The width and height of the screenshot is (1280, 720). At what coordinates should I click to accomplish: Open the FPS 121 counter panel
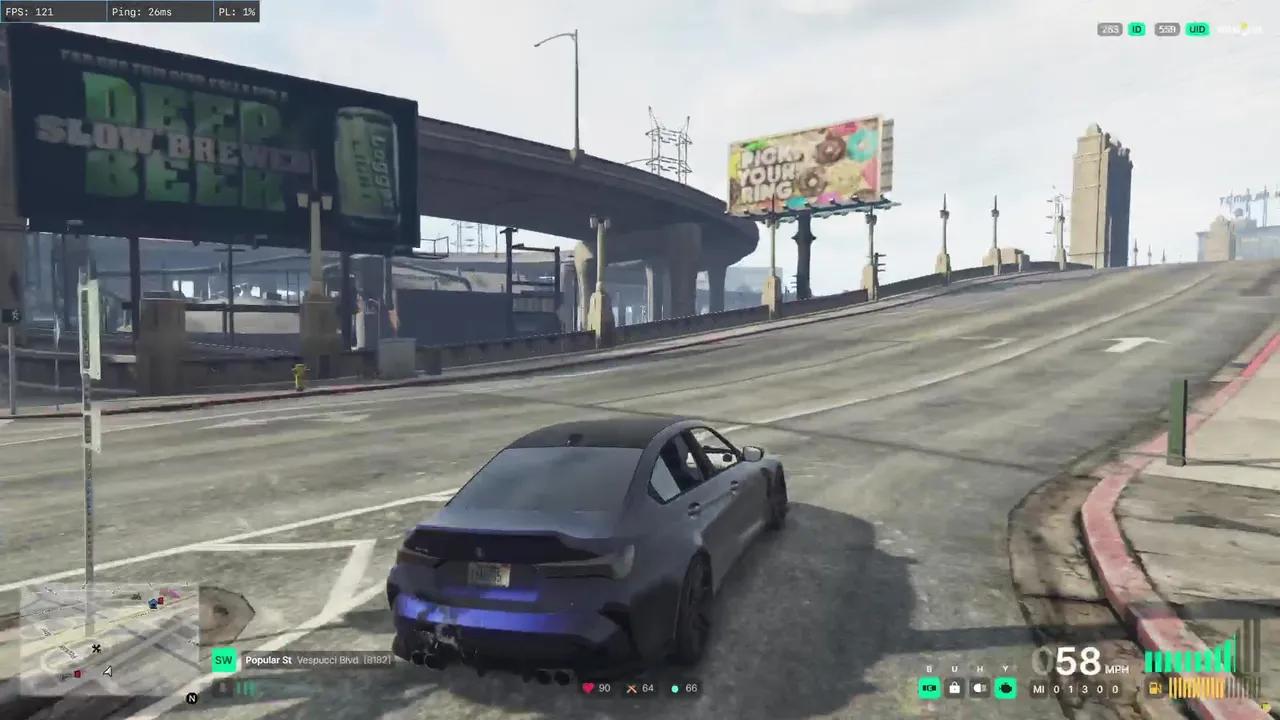(x=30, y=11)
